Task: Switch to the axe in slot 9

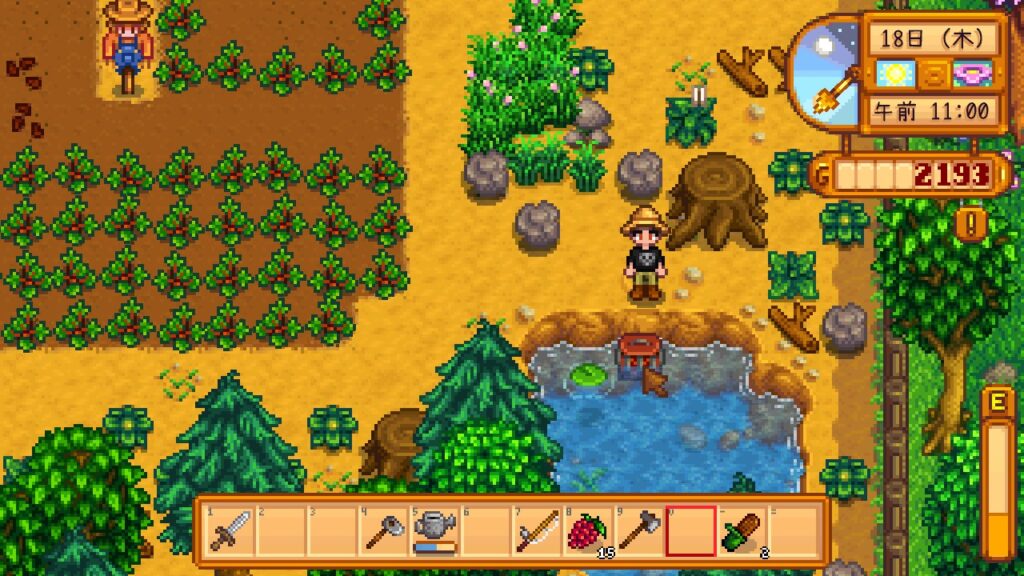Action: (x=640, y=531)
